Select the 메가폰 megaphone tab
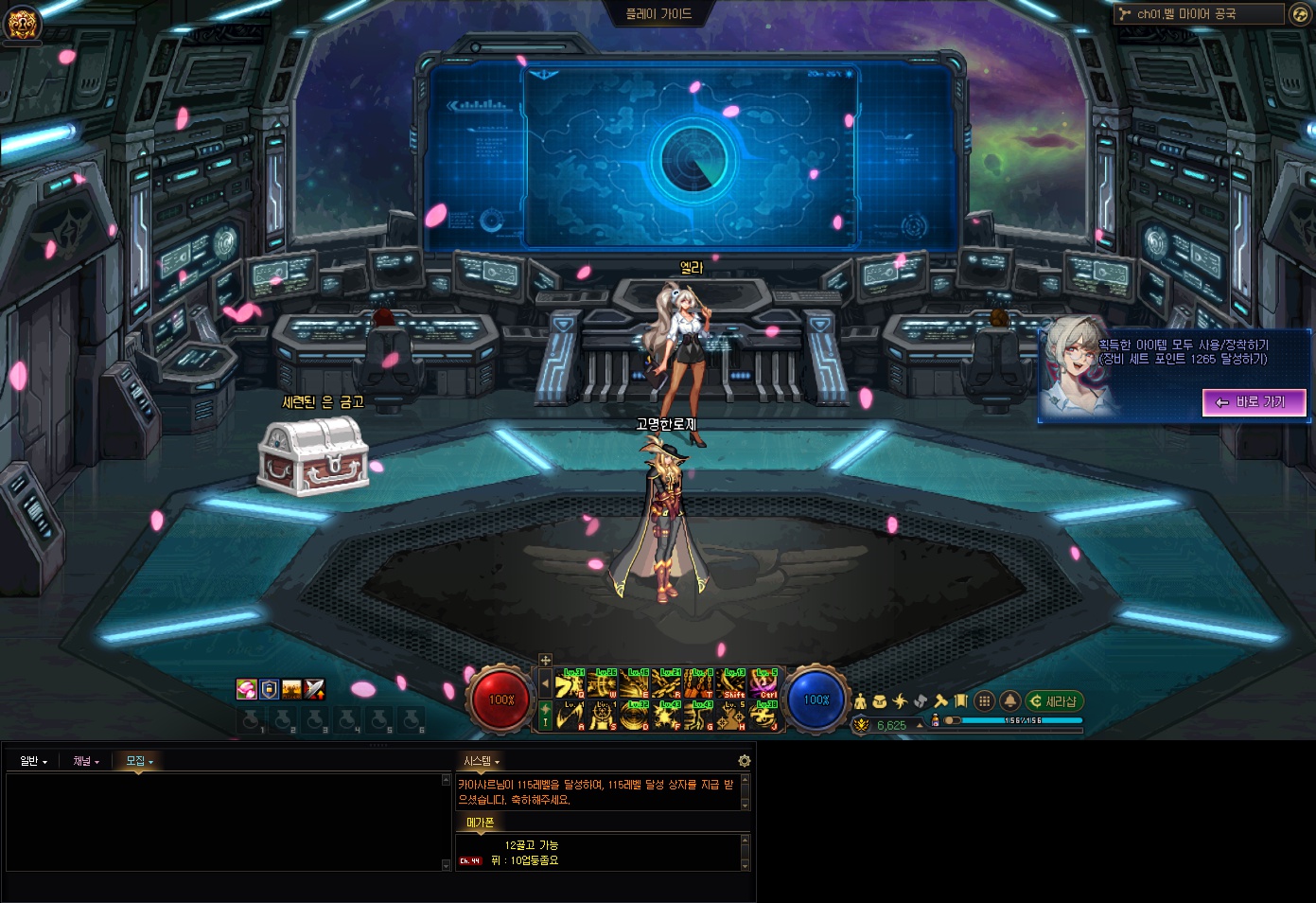 (480, 823)
